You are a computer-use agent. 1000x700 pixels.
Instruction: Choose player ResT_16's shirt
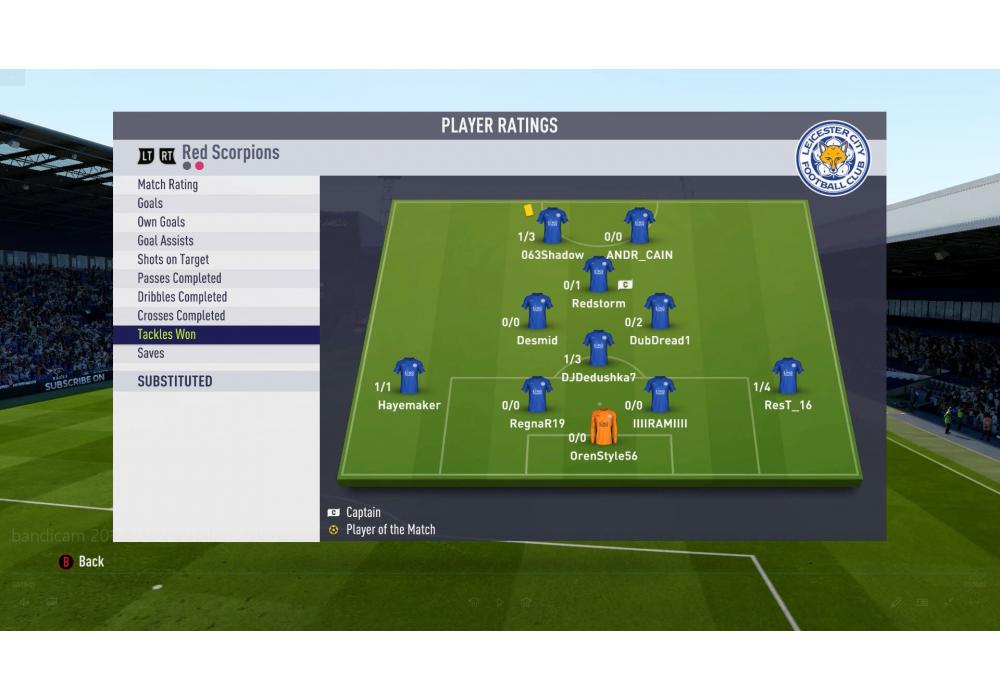point(788,376)
